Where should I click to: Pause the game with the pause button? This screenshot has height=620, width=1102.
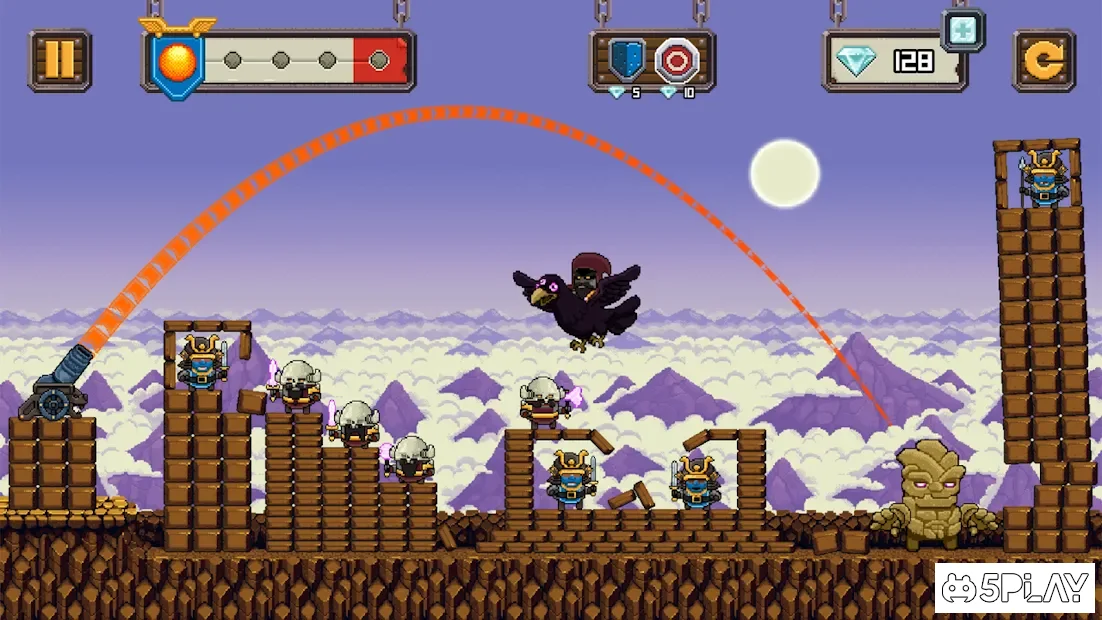point(60,60)
